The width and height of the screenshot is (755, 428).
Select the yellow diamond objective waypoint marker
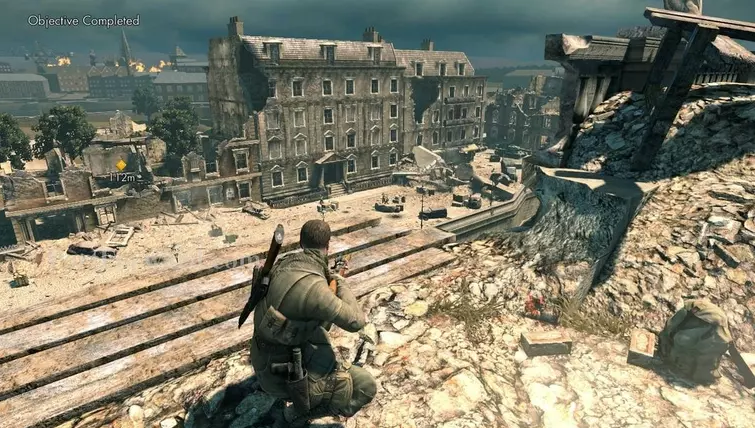[121, 164]
